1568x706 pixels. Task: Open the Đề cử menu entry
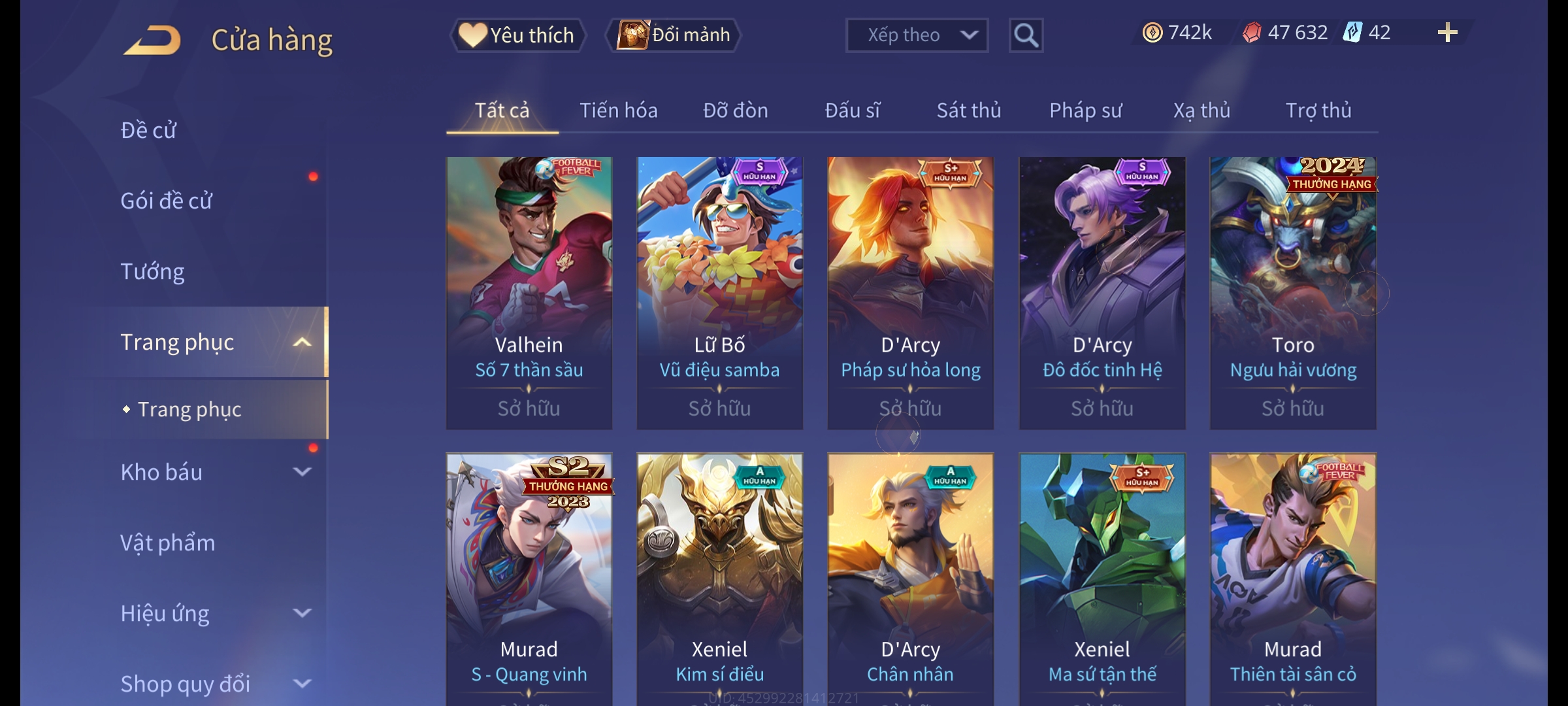148,130
